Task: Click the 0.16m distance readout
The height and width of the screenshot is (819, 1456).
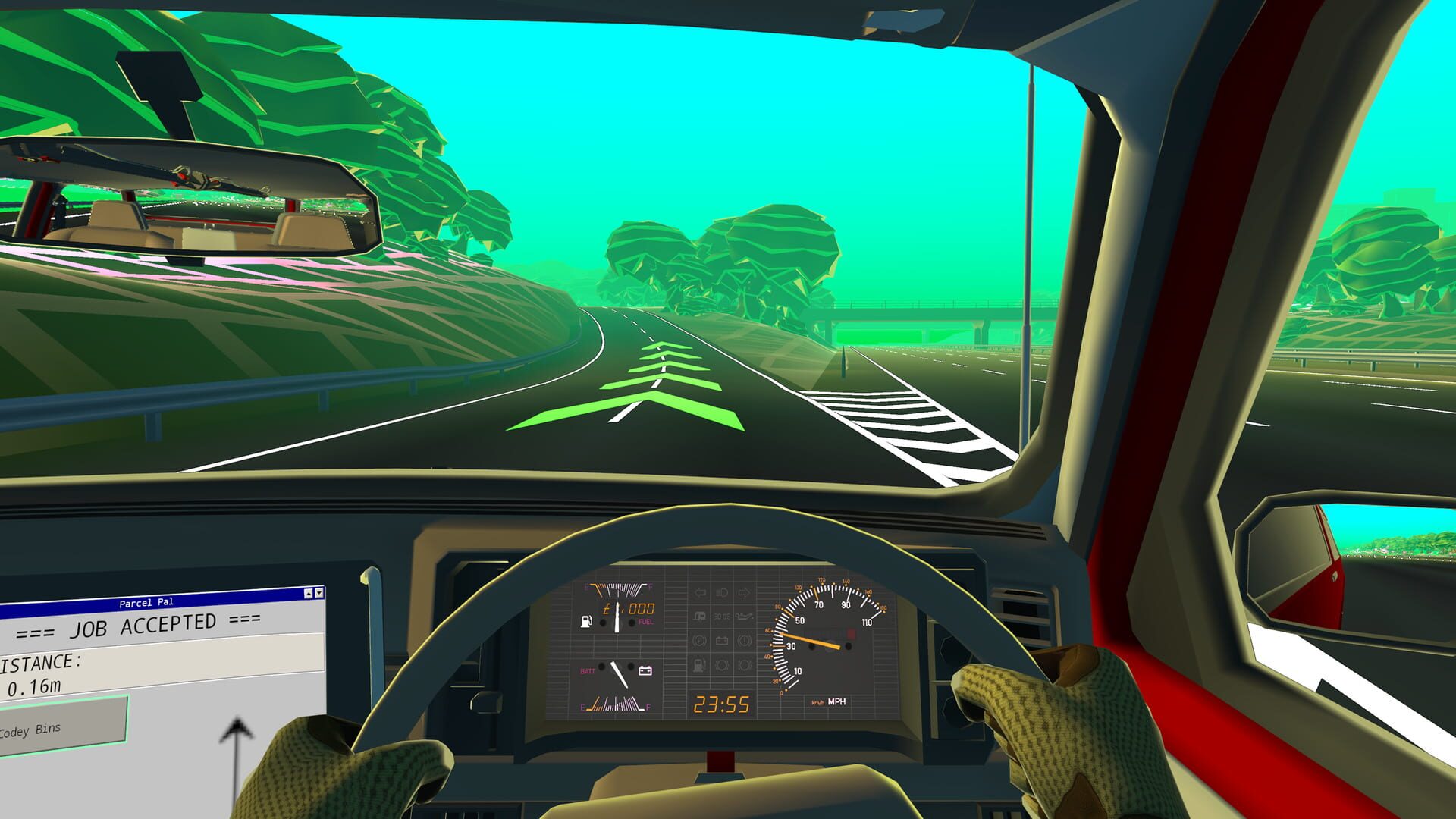Action: [35, 686]
